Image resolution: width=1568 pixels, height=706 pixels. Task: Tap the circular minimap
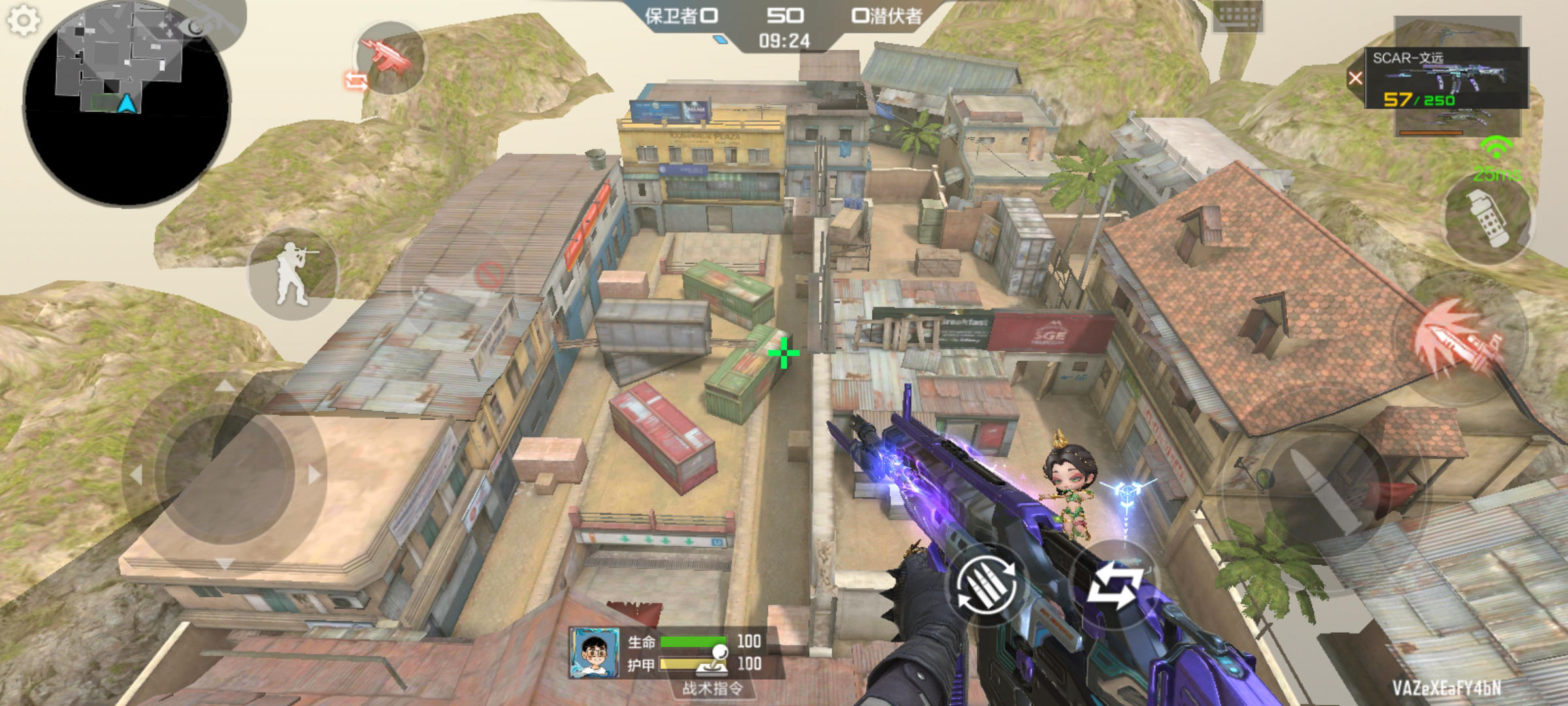tap(127, 105)
